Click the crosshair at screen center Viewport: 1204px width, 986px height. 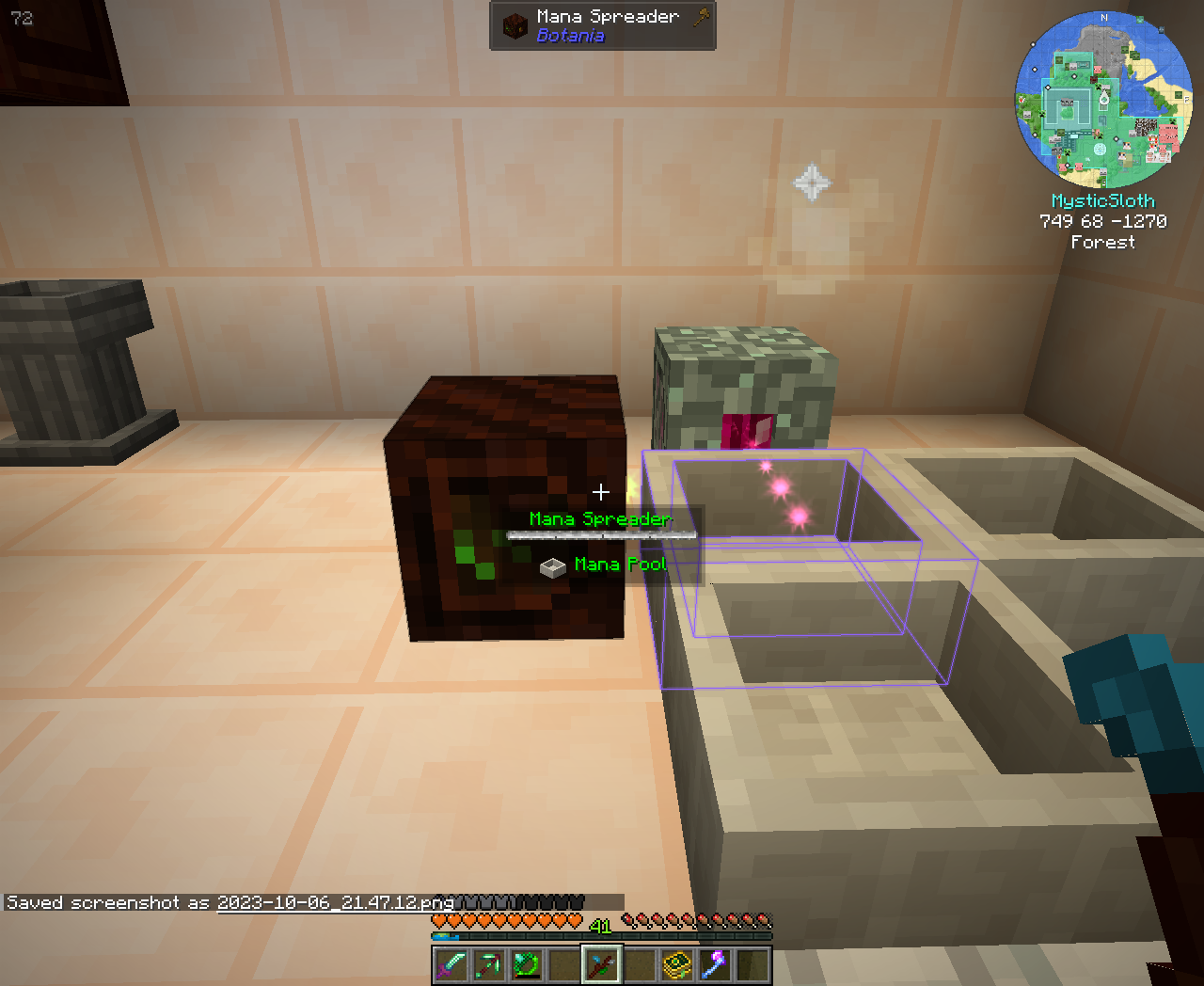(x=601, y=491)
